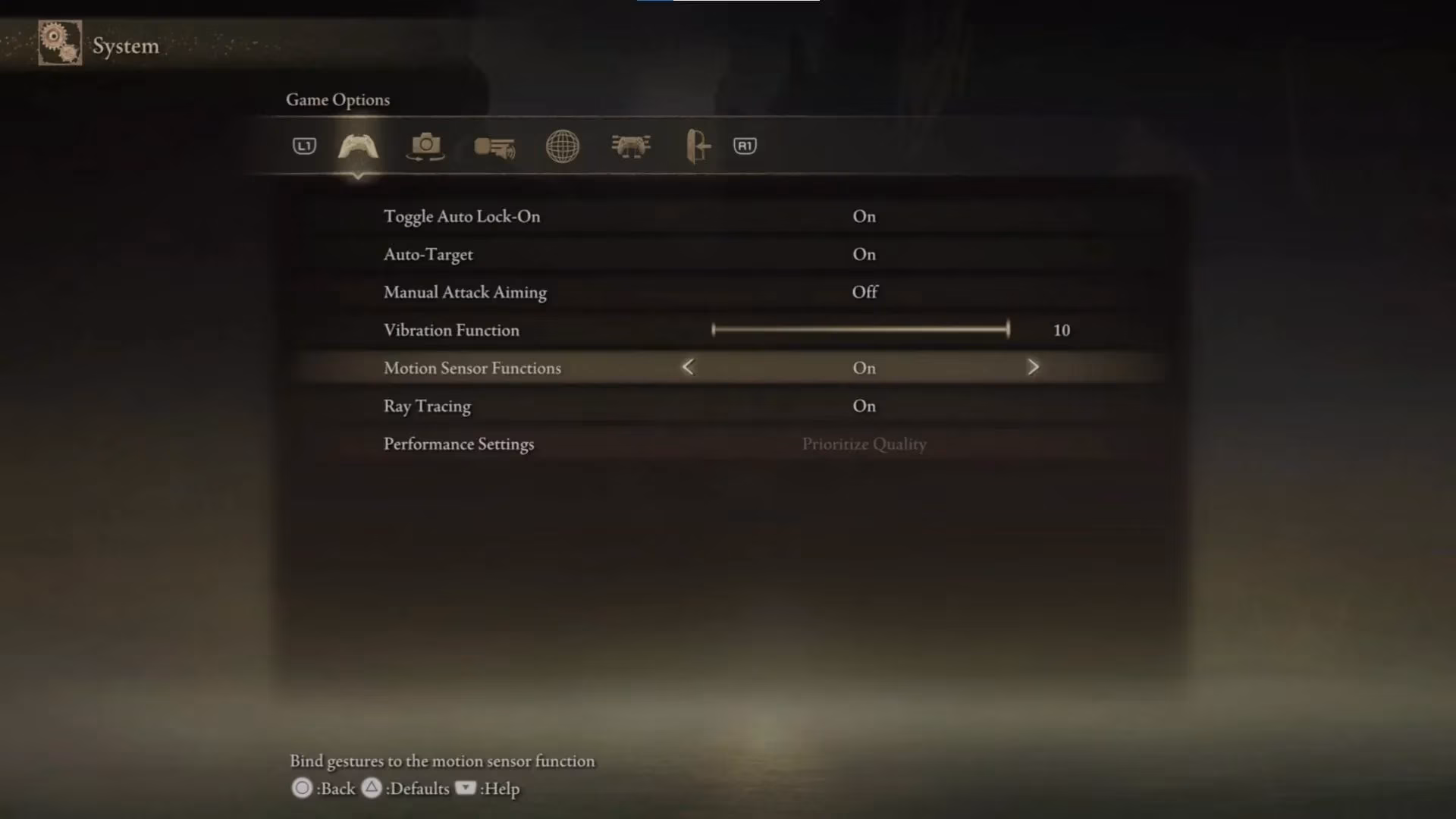Image resolution: width=1456 pixels, height=819 pixels.
Task: Click the L1 shoulder button icon
Action: (304, 146)
